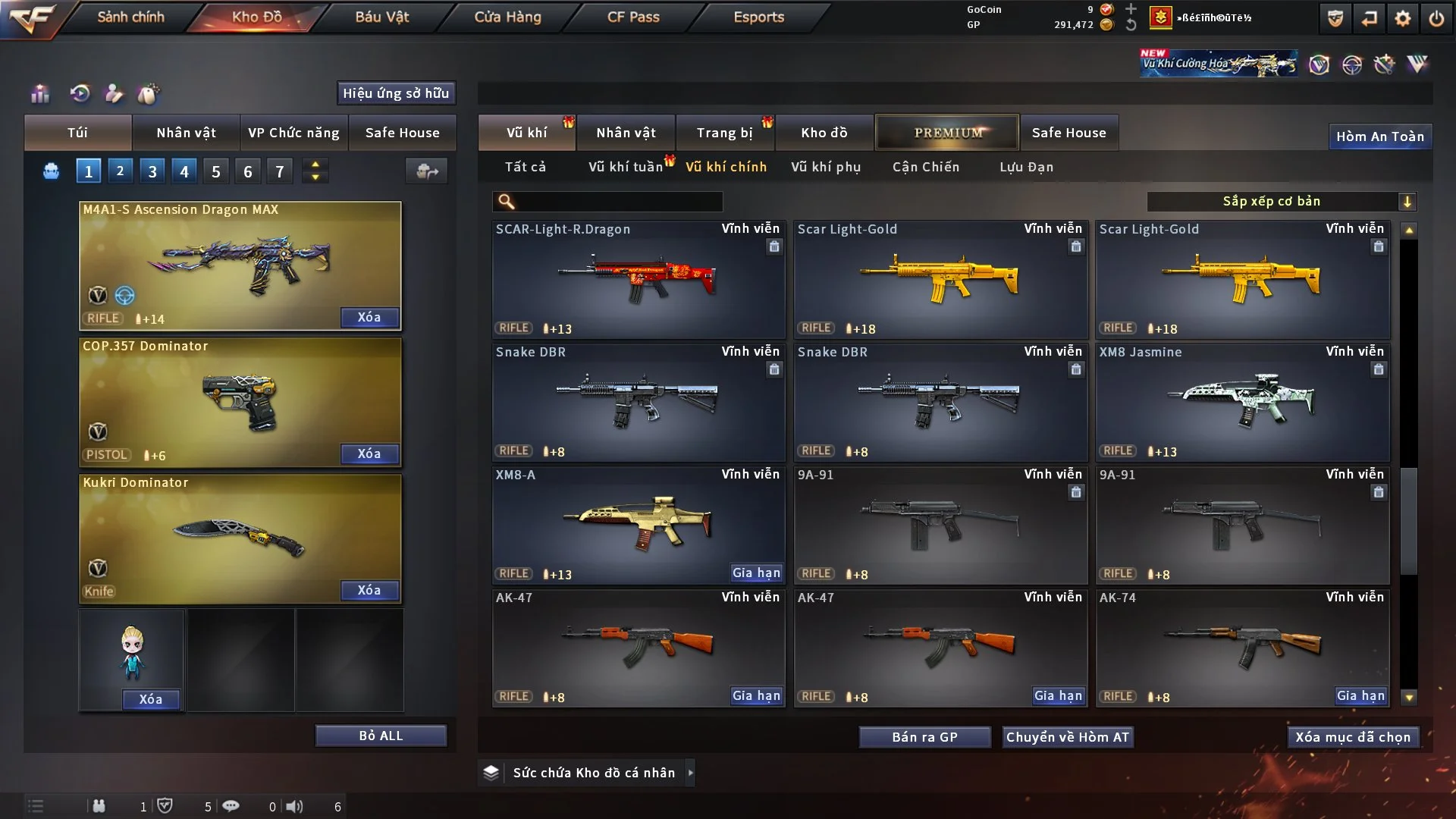Open Hiệu ứng sở hữu panel

[396, 93]
